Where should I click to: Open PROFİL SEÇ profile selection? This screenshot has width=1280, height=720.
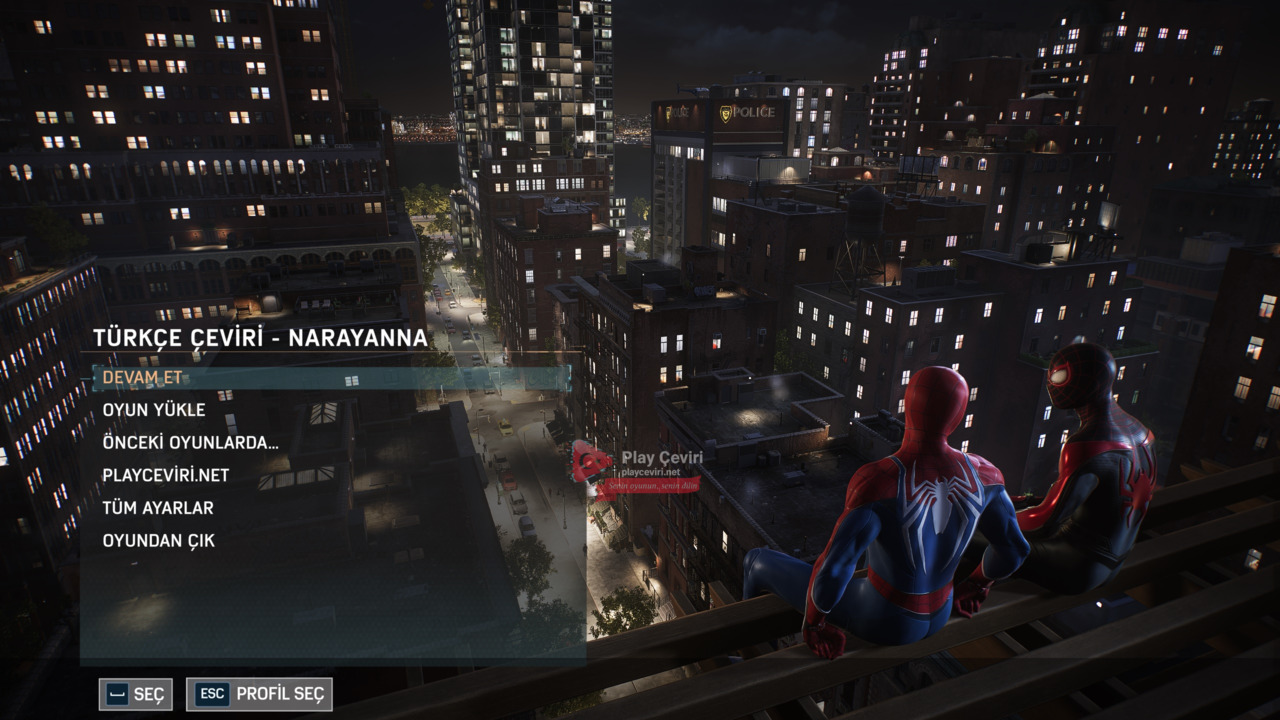coord(259,694)
